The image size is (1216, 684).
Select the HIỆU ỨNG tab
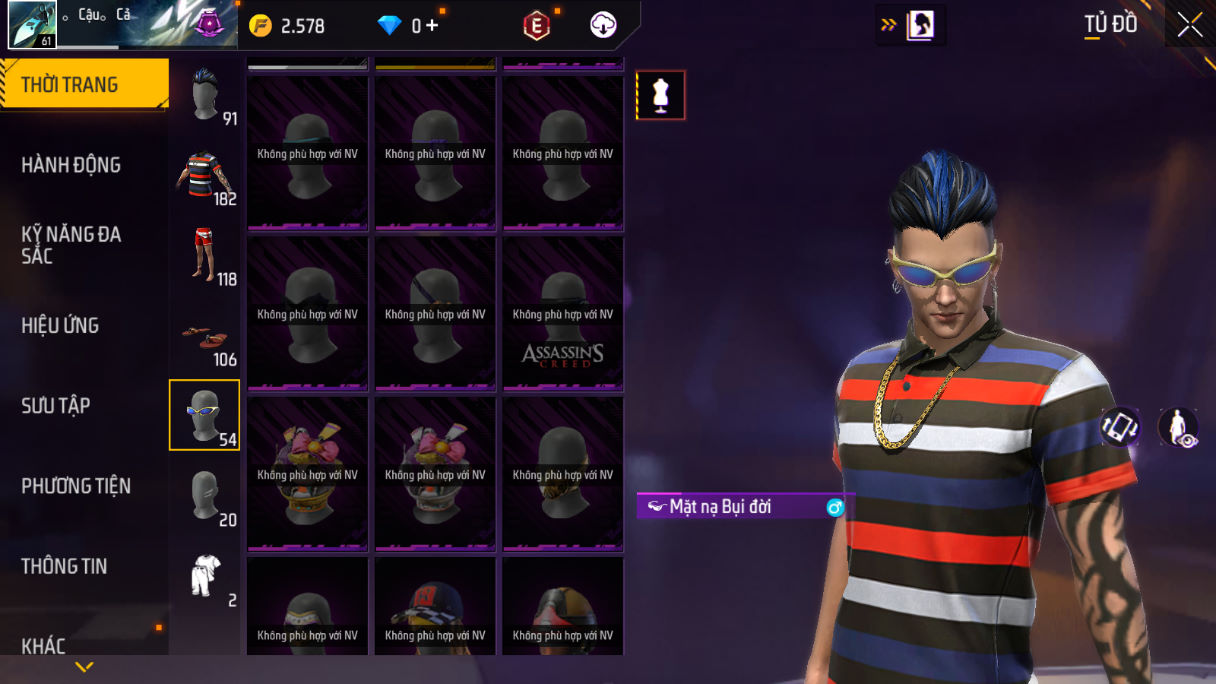point(60,325)
